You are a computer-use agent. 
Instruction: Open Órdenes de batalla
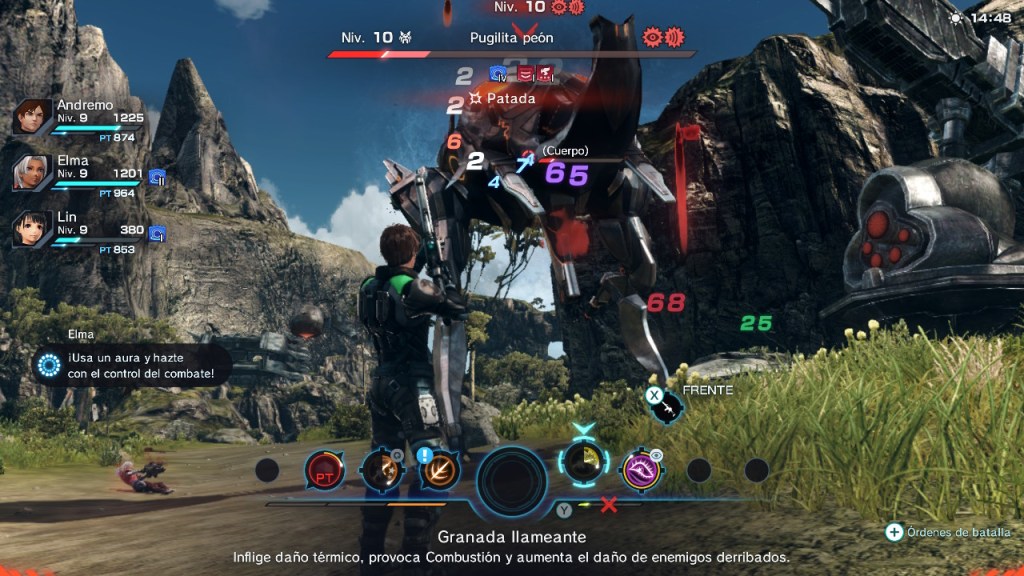coord(948,533)
